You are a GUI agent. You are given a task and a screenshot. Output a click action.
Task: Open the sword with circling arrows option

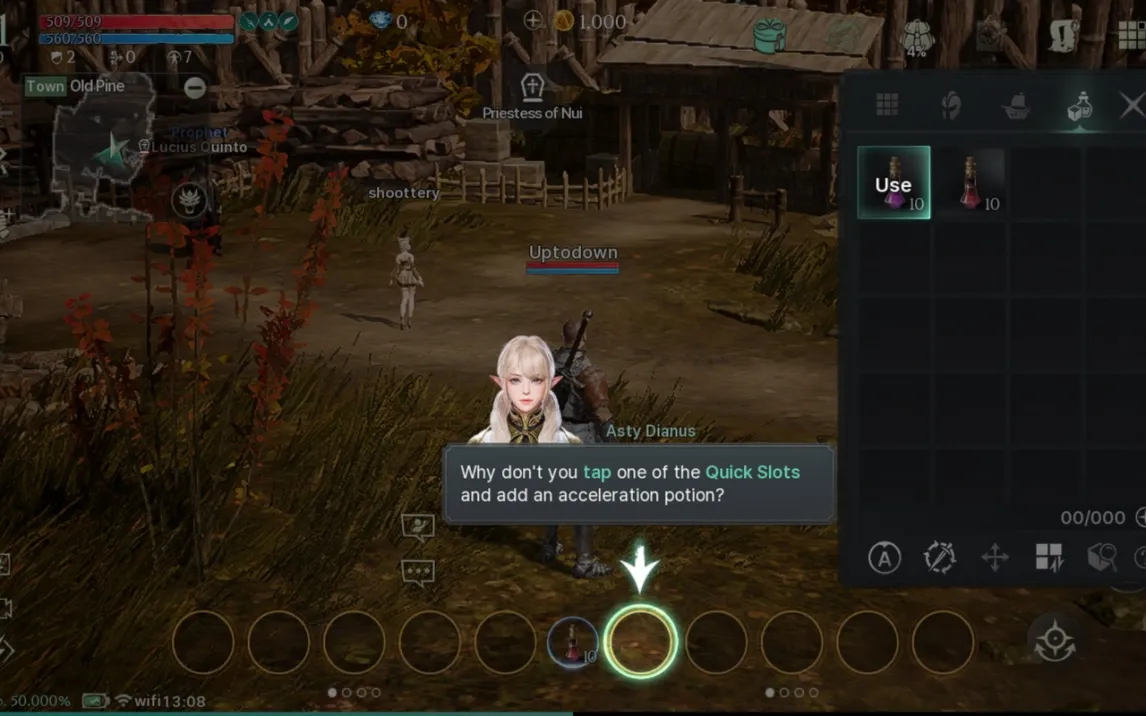pos(940,558)
